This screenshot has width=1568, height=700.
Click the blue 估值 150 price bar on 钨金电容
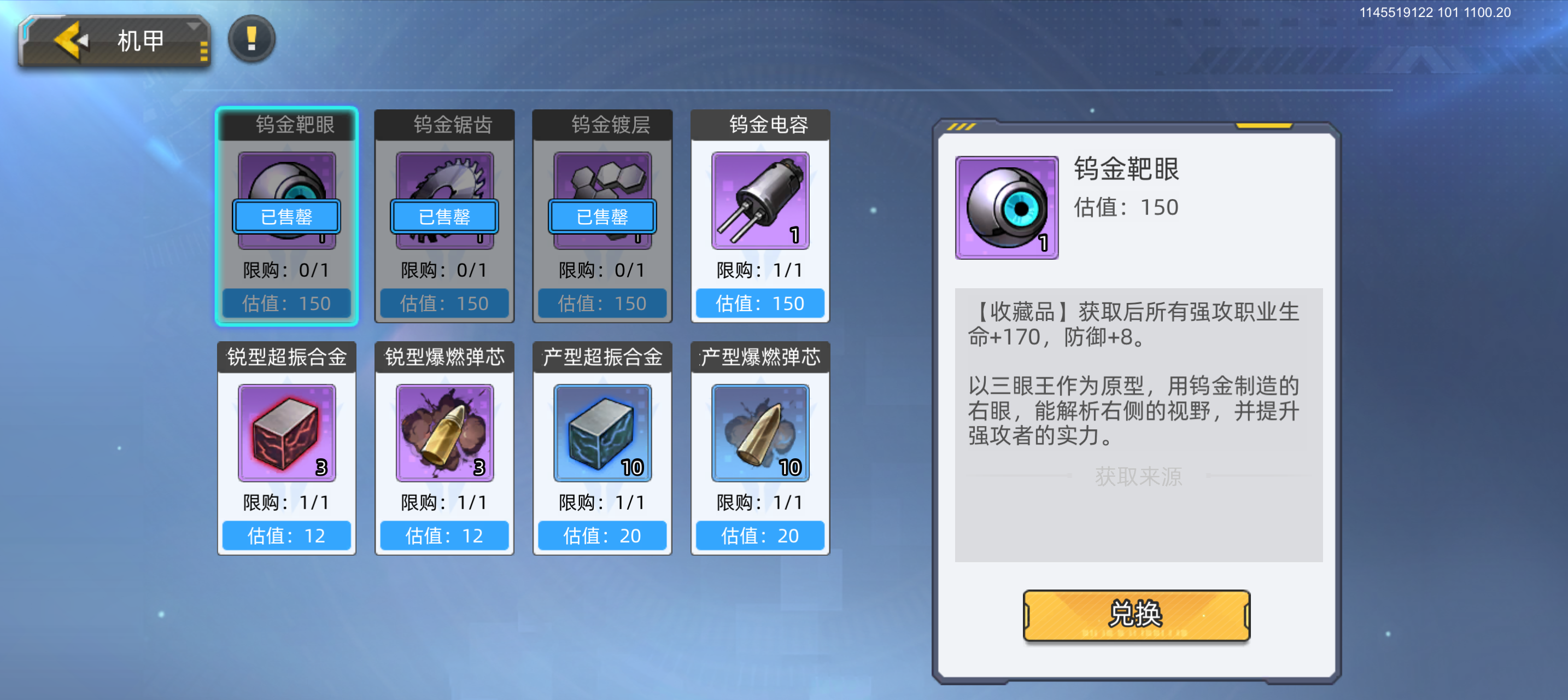tap(759, 303)
